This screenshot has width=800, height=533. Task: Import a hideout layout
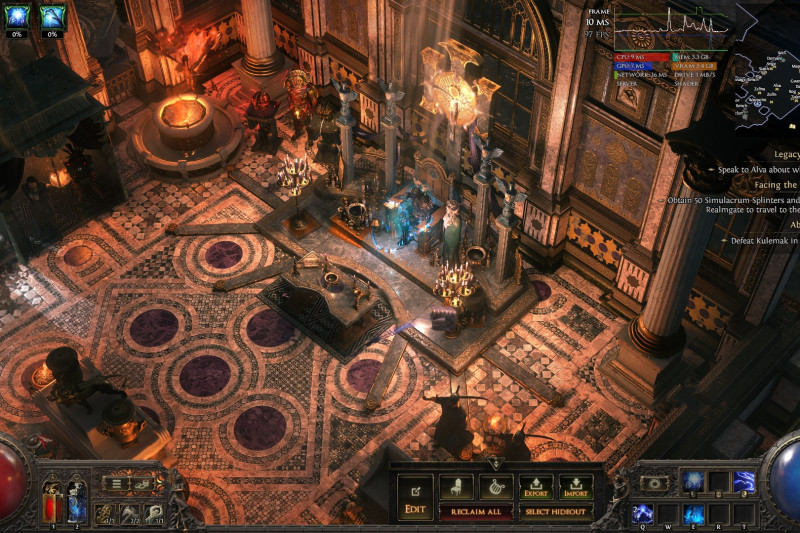click(575, 488)
